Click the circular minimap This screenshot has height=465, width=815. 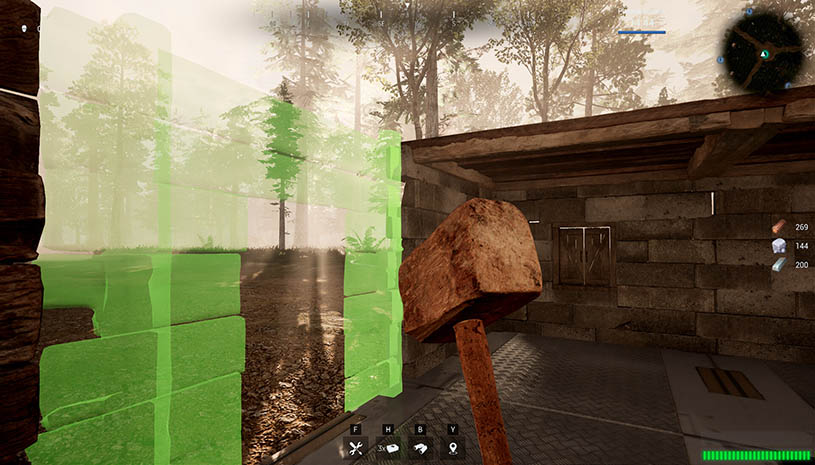pyautogui.click(x=764, y=50)
